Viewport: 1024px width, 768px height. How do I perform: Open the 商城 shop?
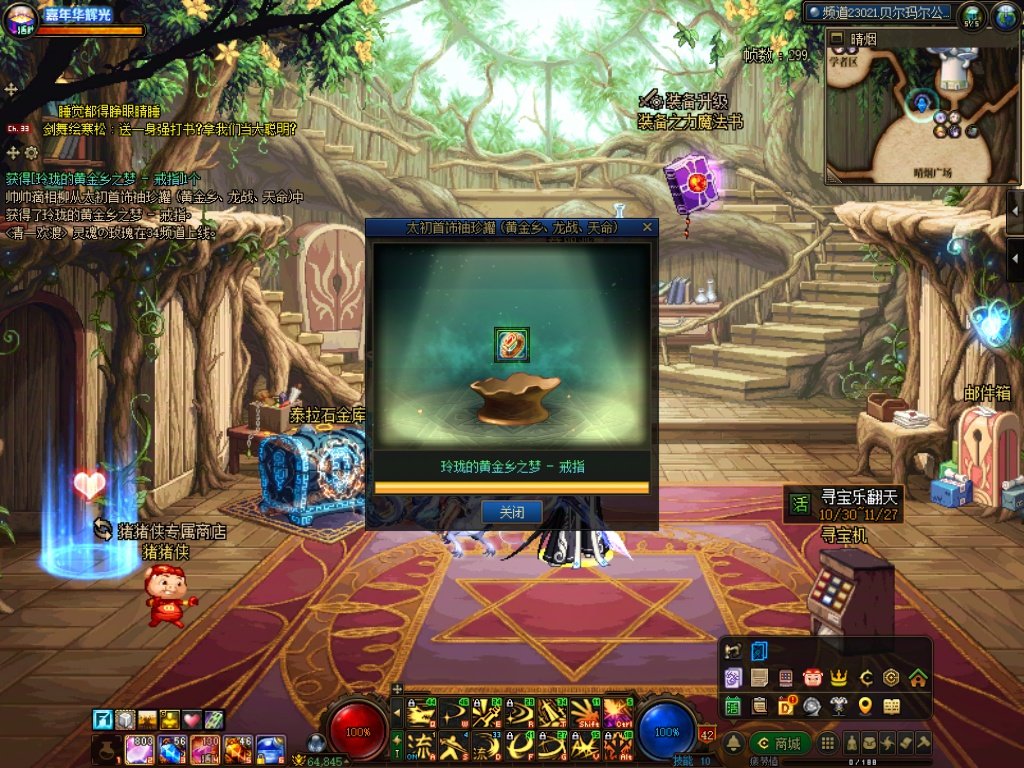pos(780,744)
